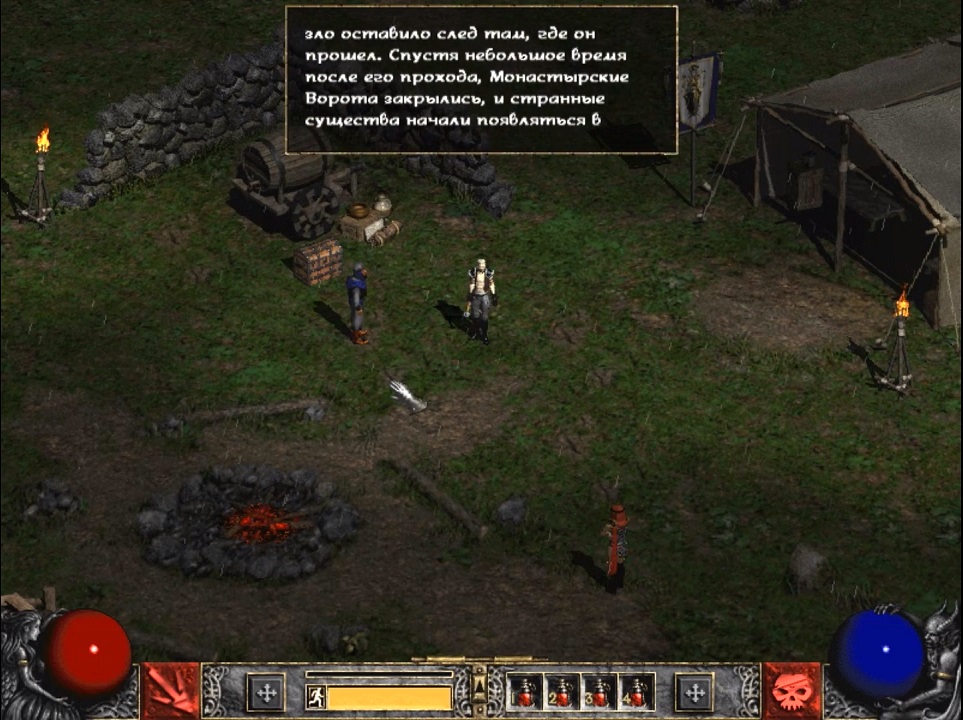Select the red left-hand attack skill icon
The image size is (963, 720).
pos(170,691)
